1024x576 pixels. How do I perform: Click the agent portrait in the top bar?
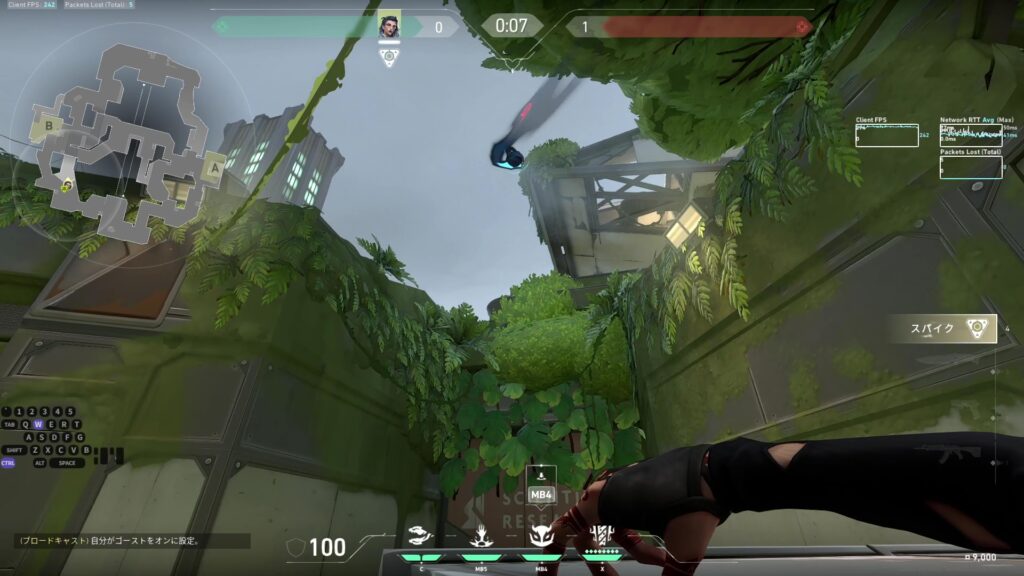[389, 27]
